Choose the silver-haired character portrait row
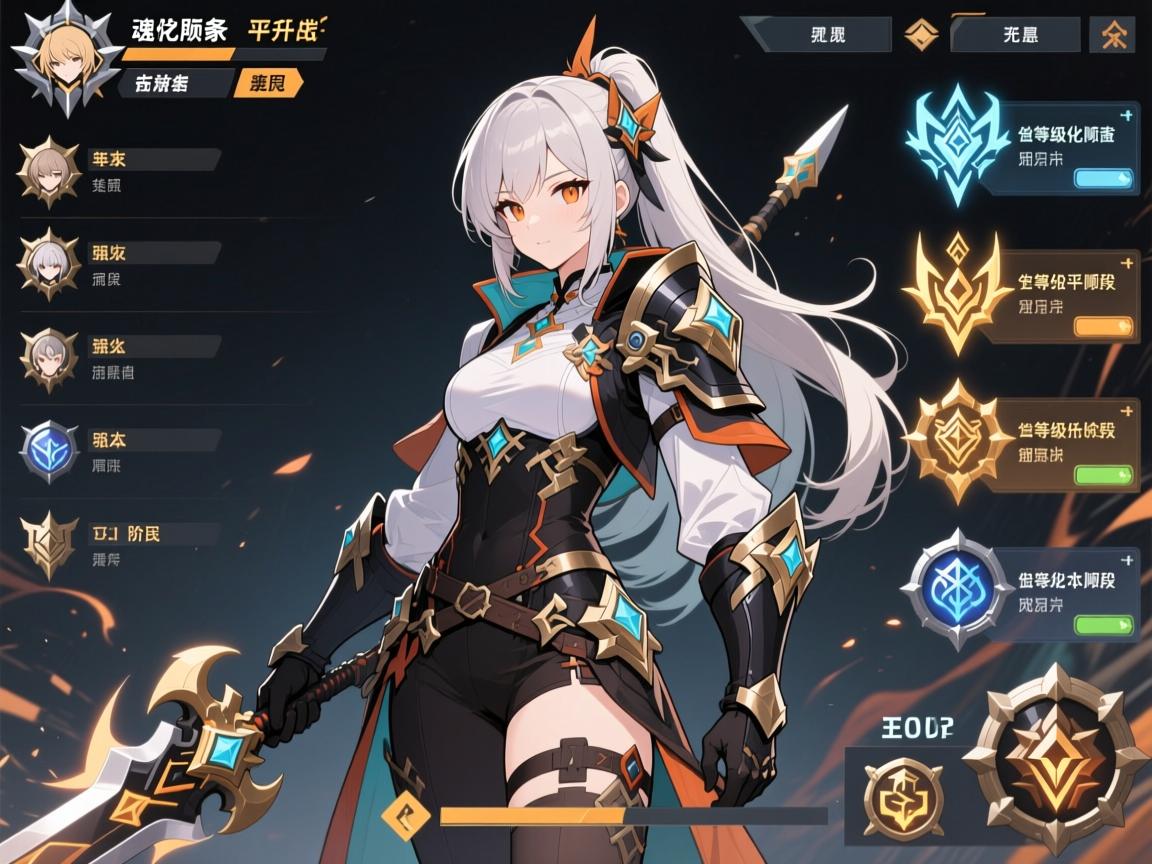1152x864 pixels. click(x=48, y=263)
